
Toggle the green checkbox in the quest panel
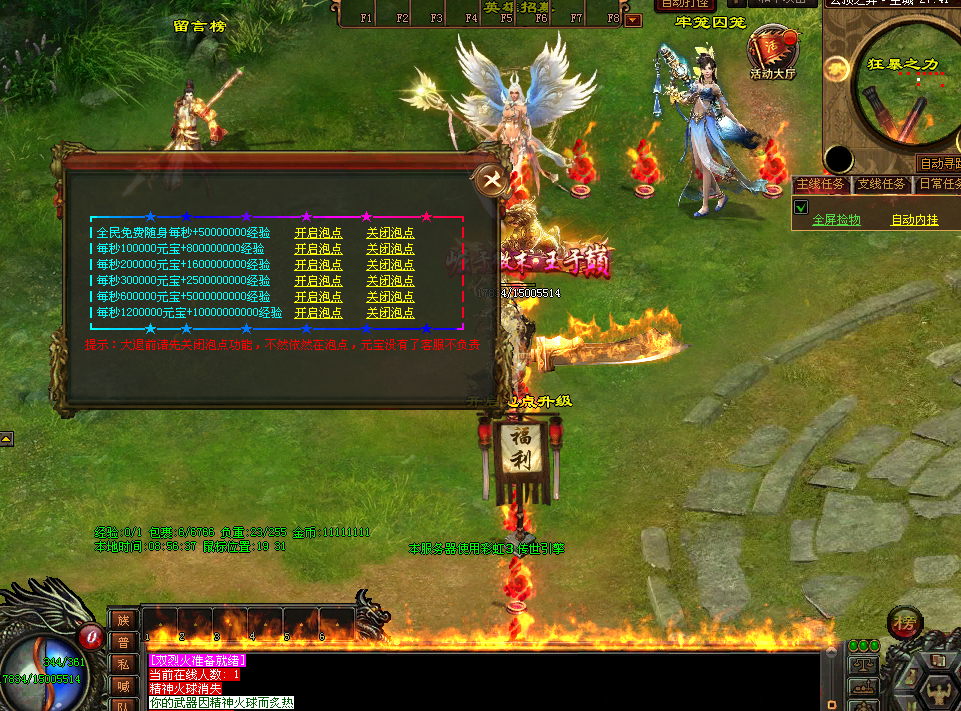point(801,208)
